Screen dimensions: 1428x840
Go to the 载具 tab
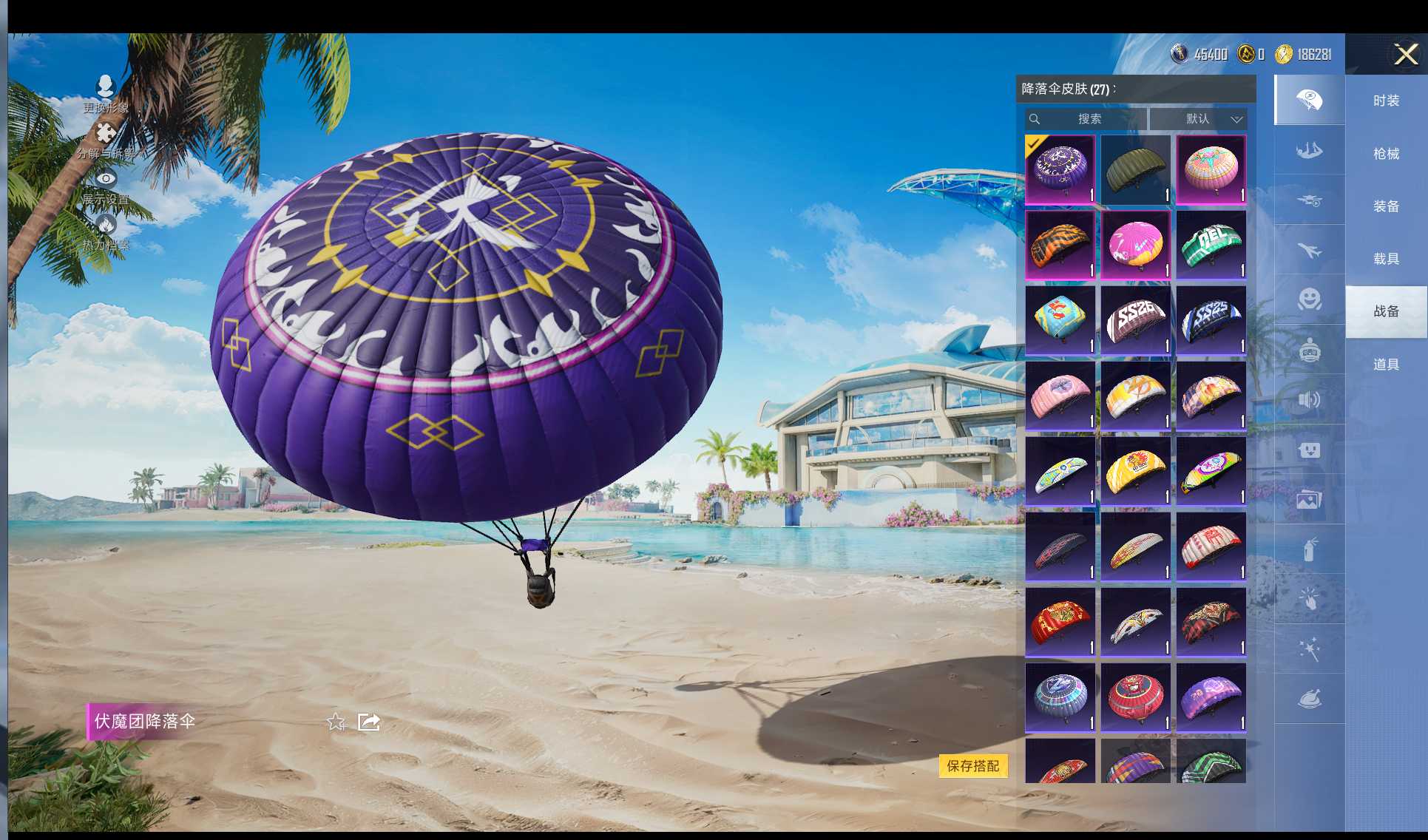coord(1386,259)
